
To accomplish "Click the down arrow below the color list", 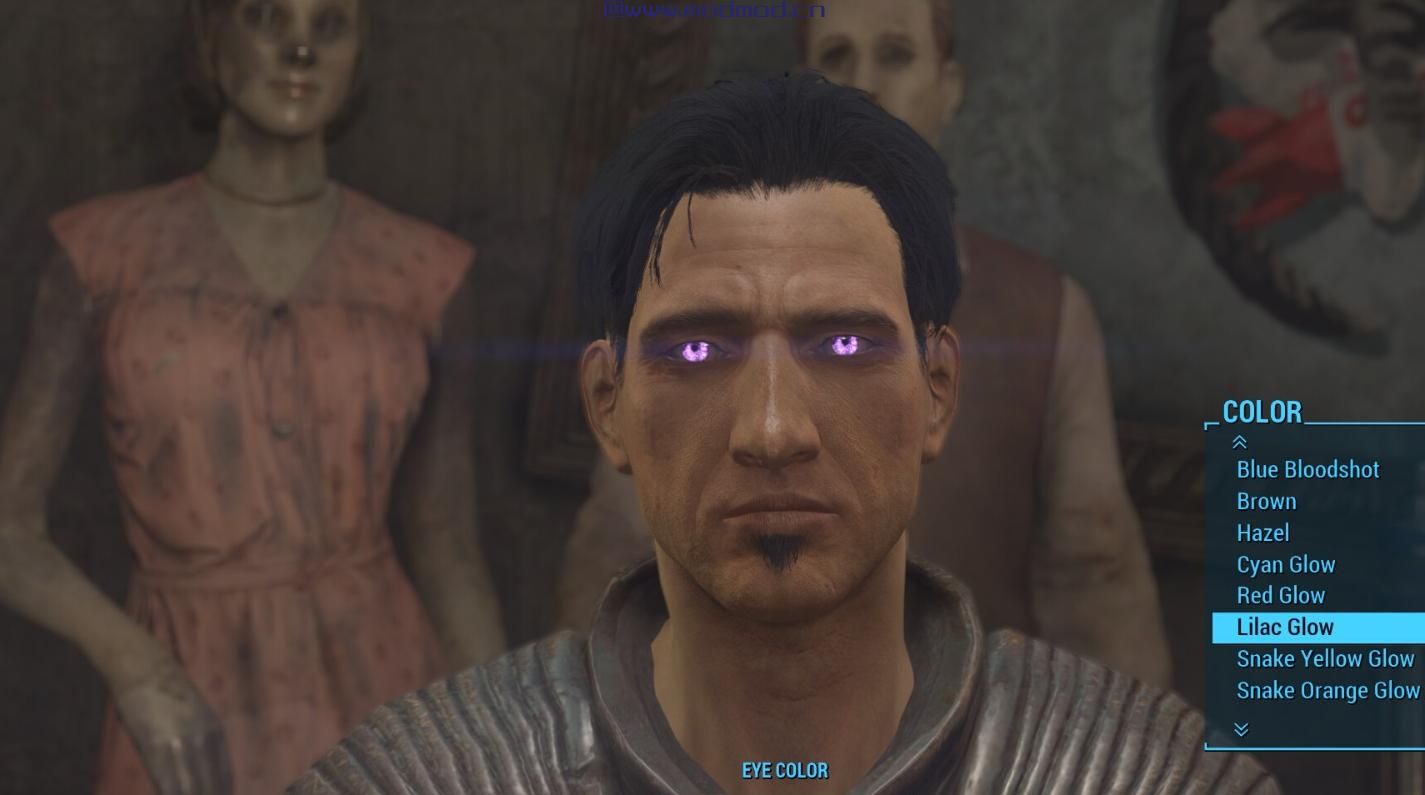I will coord(1241,730).
